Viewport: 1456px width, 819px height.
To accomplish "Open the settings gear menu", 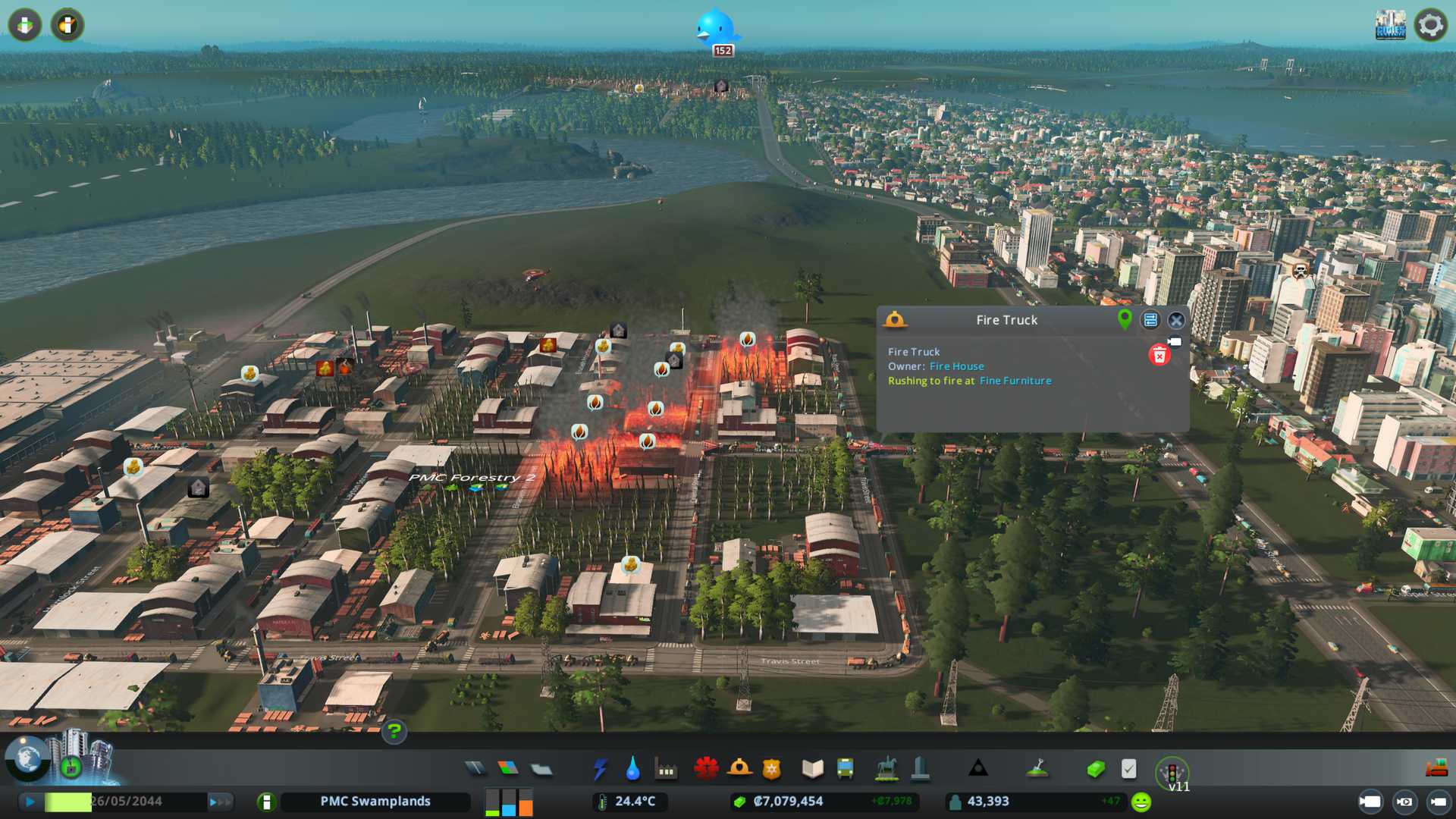I will (x=1430, y=25).
